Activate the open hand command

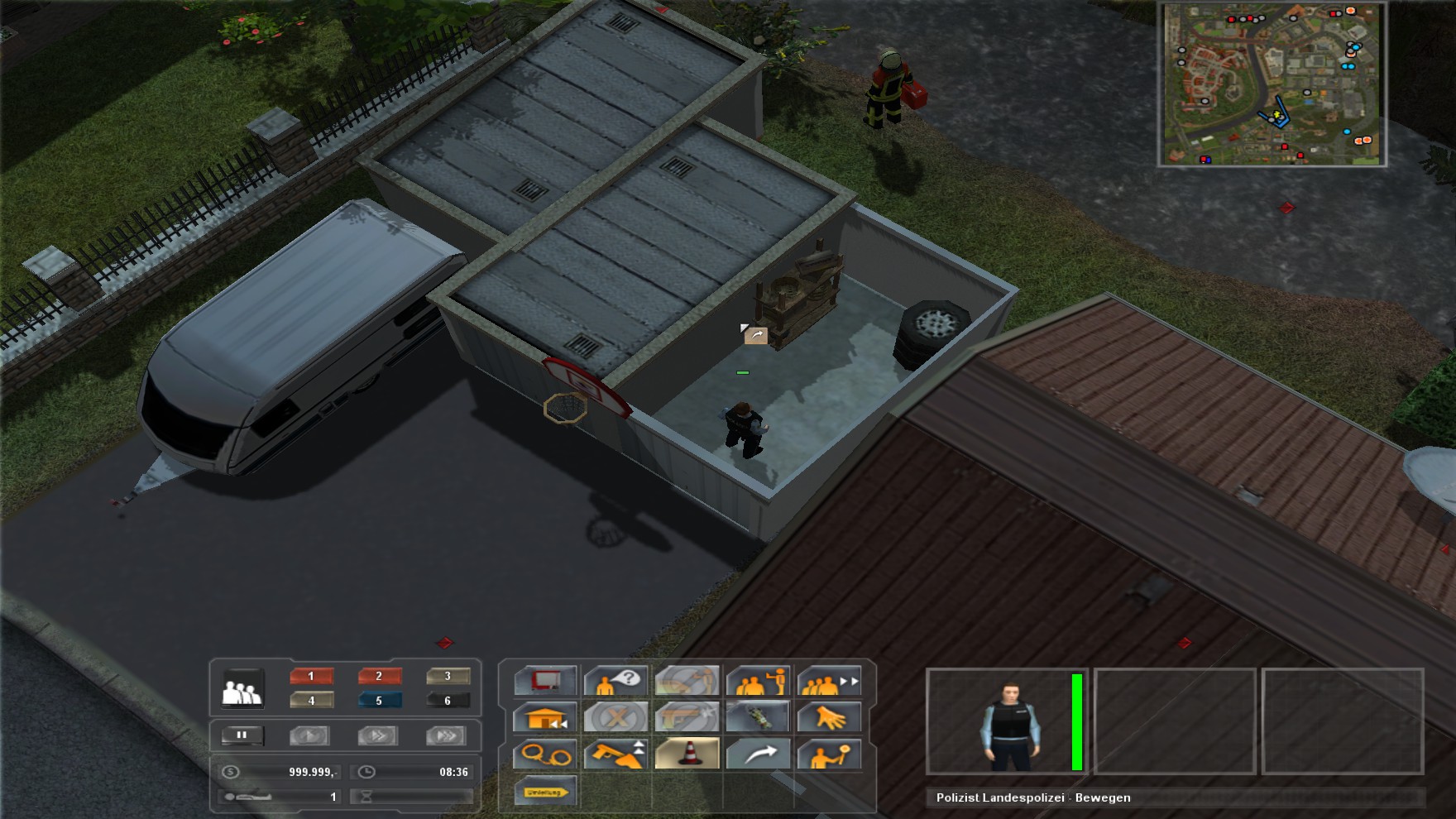[x=829, y=718]
